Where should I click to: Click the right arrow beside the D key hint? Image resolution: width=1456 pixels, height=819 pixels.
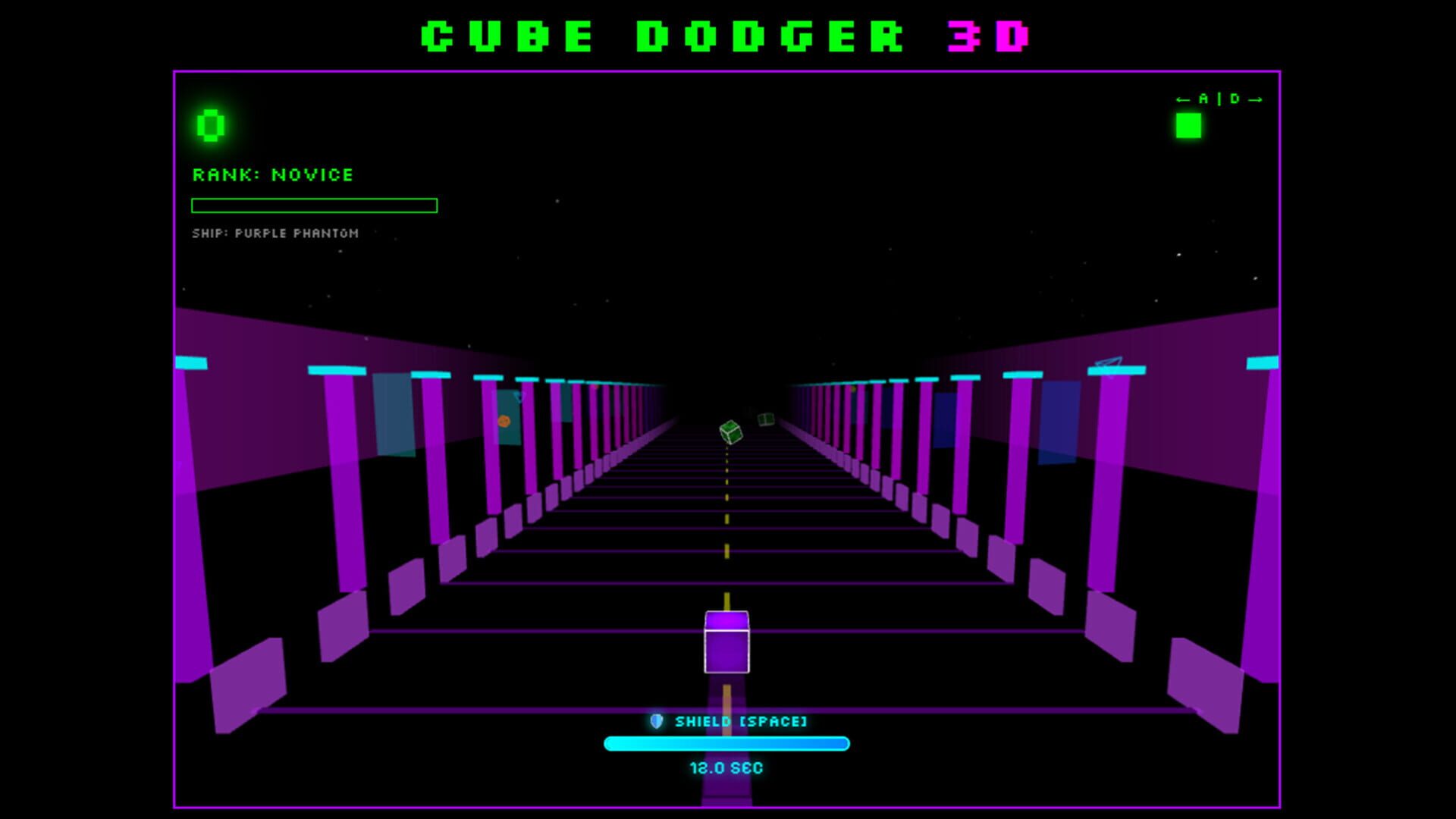[1255, 99]
